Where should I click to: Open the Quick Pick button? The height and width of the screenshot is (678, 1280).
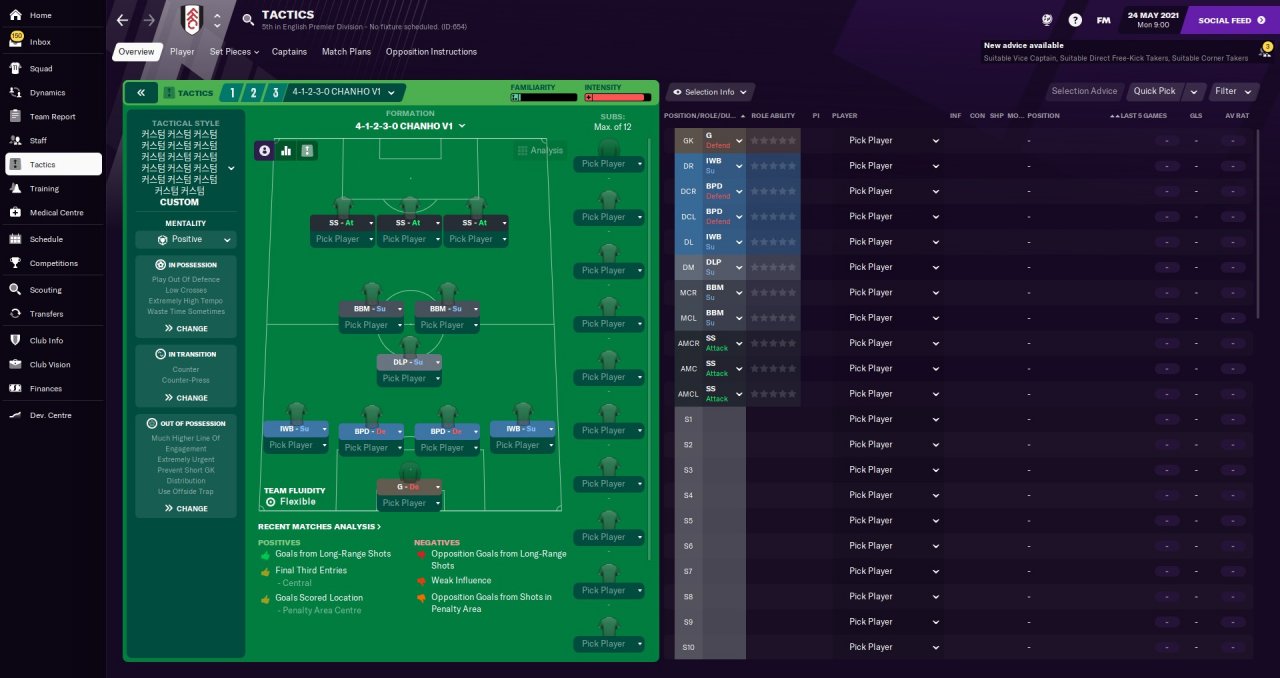[x=1154, y=91]
